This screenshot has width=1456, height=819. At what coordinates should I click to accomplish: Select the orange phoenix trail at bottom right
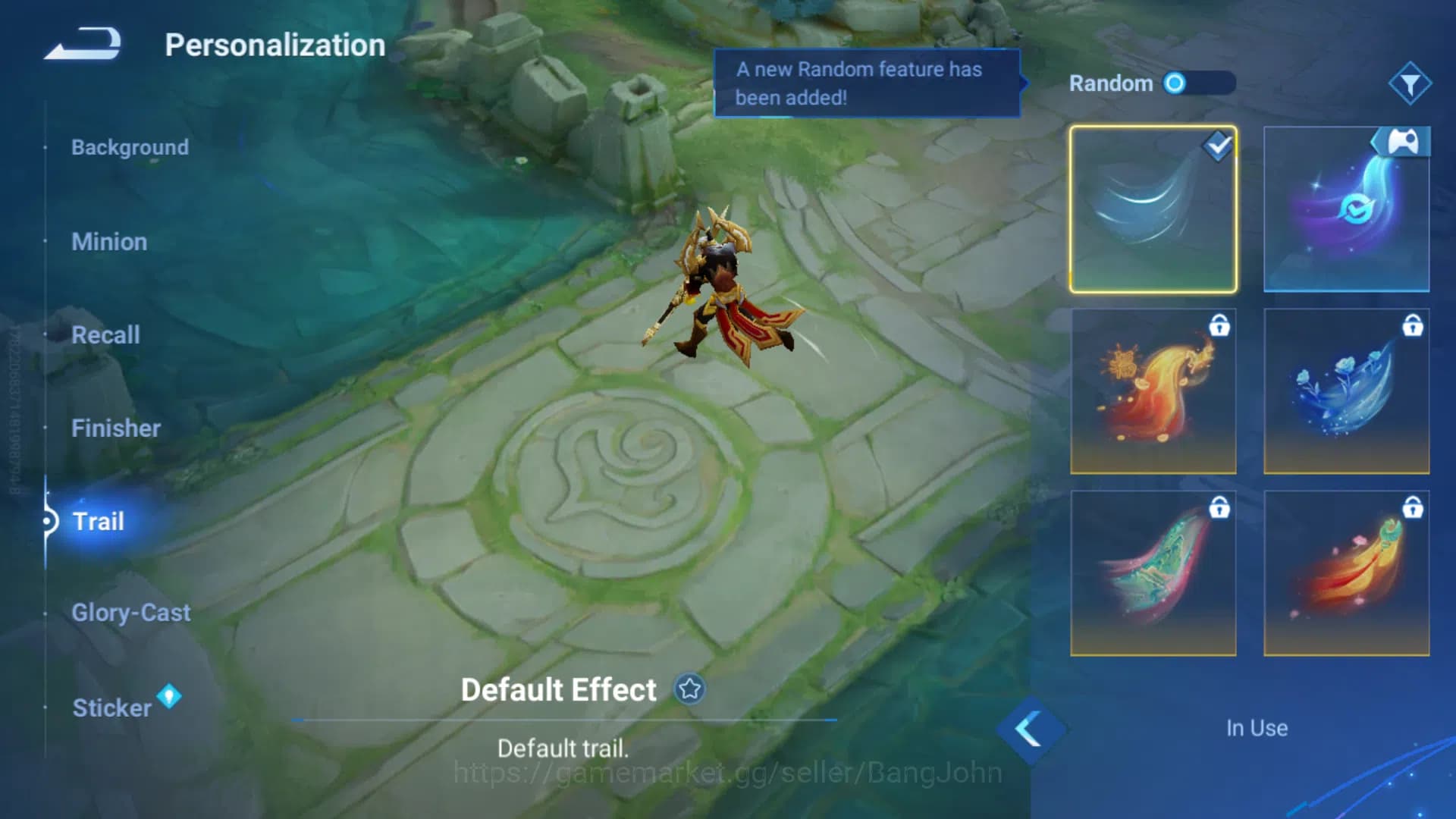1346,573
